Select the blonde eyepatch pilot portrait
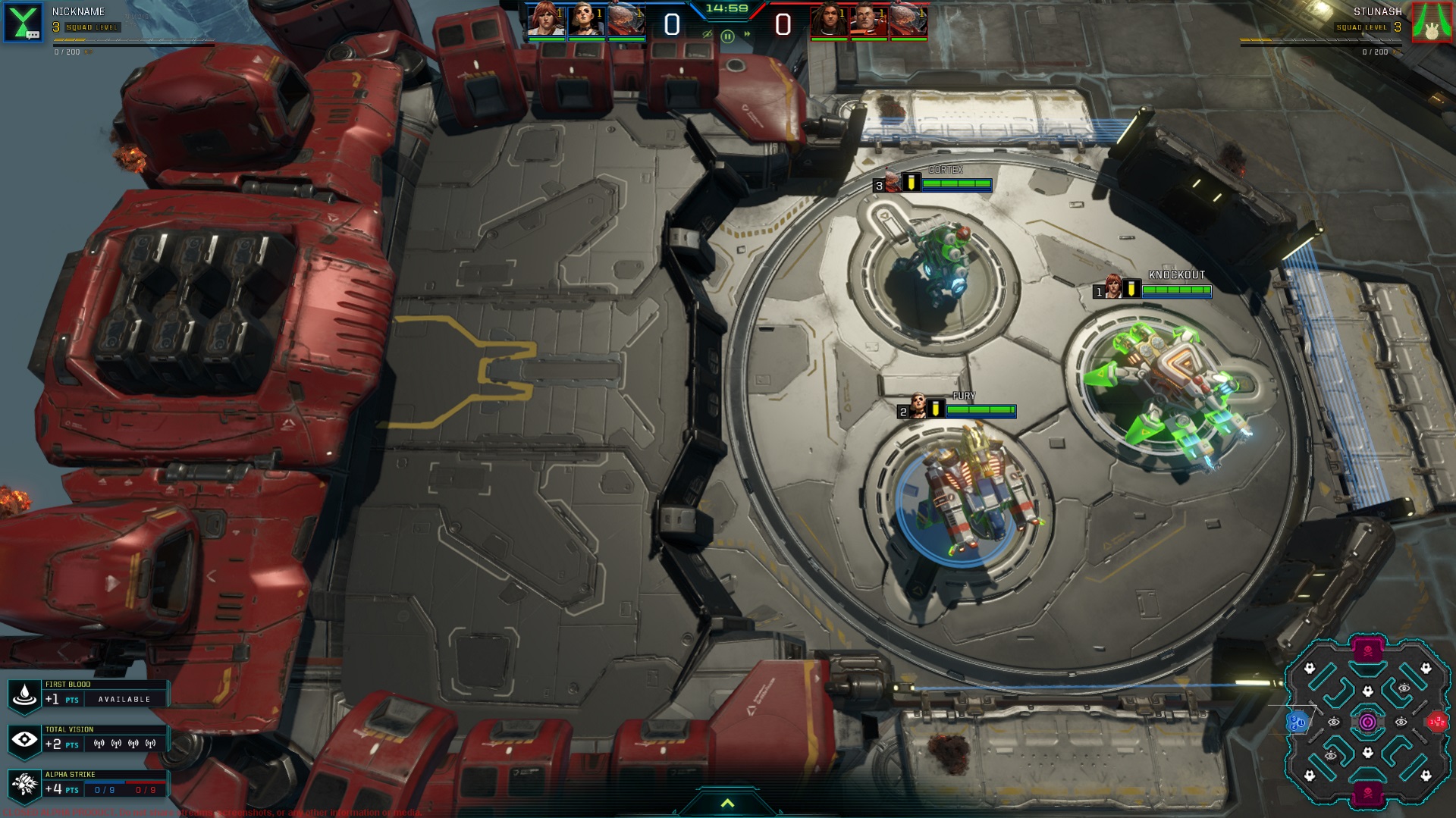This screenshot has width=1456, height=818. pos(585,20)
